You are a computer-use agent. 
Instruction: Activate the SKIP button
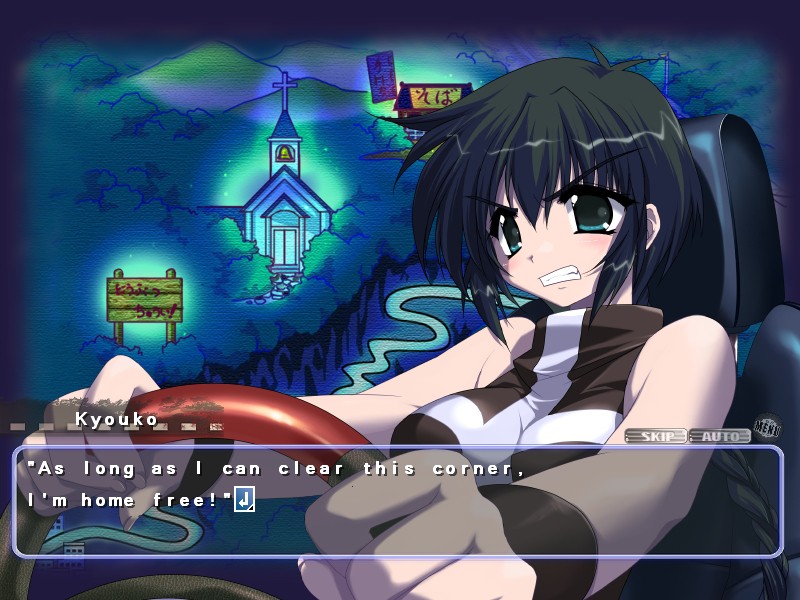click(x=656, y=436)
